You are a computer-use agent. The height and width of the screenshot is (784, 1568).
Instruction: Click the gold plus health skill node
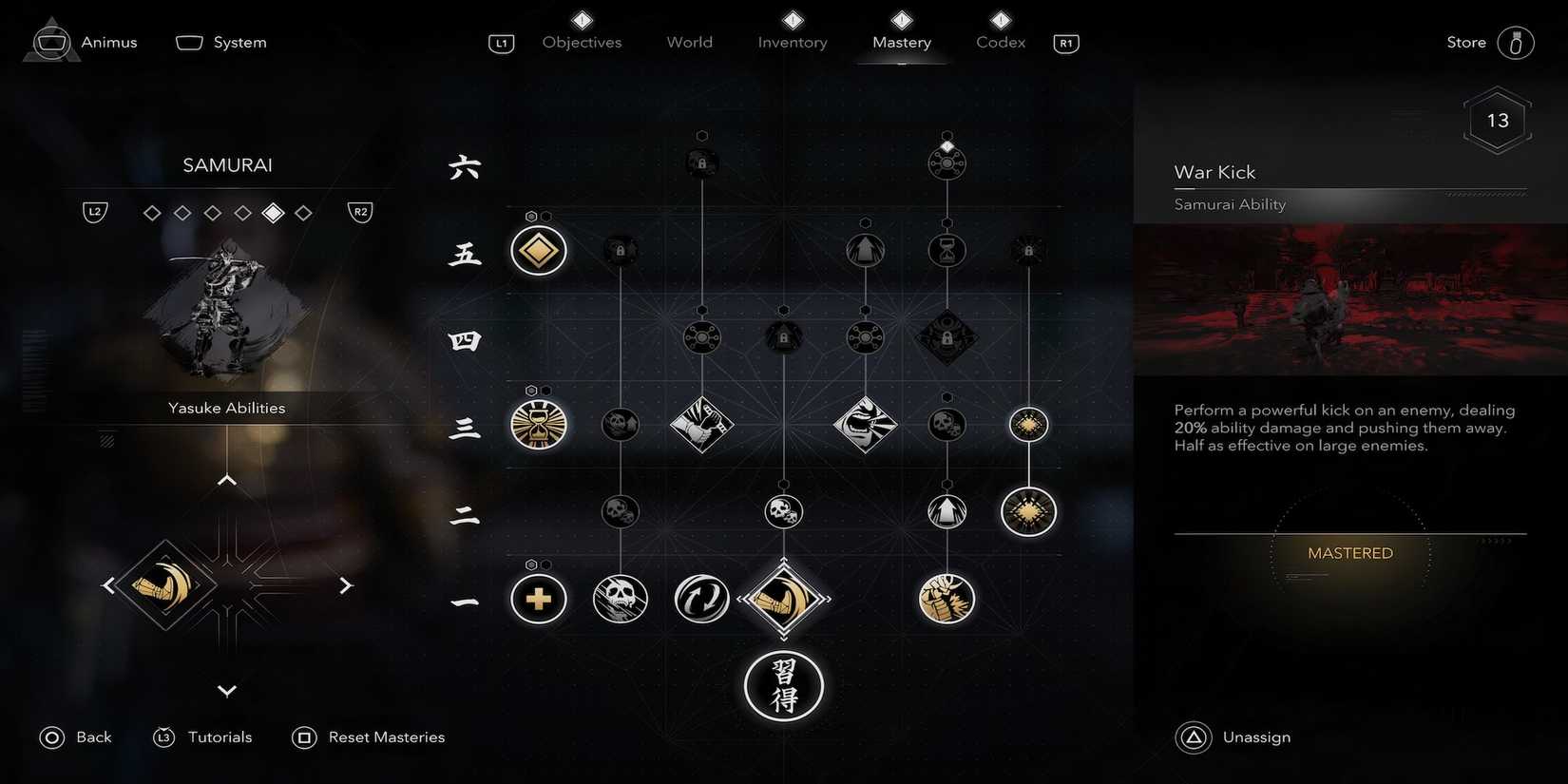tap(538, 599)
